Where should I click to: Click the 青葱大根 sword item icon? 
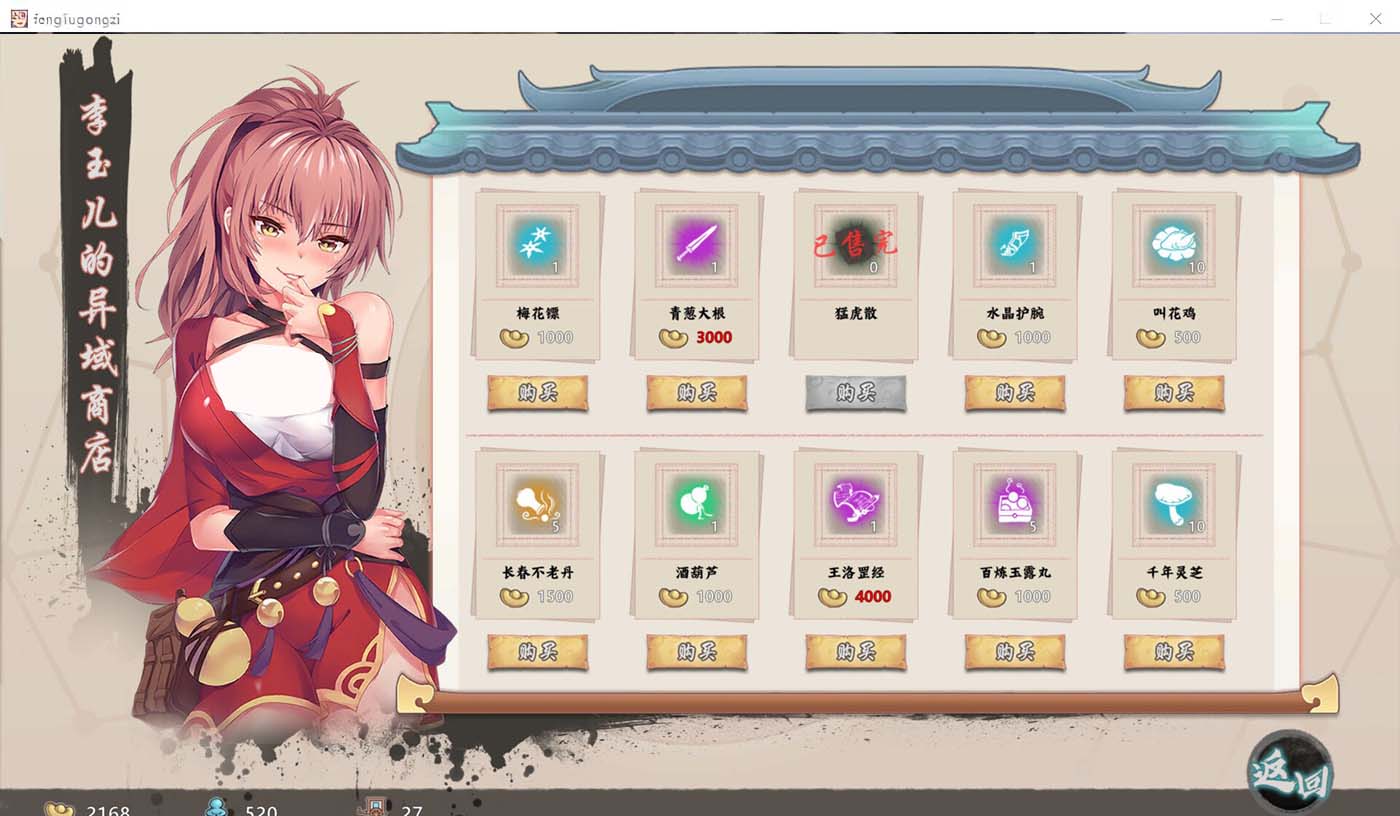696,243
